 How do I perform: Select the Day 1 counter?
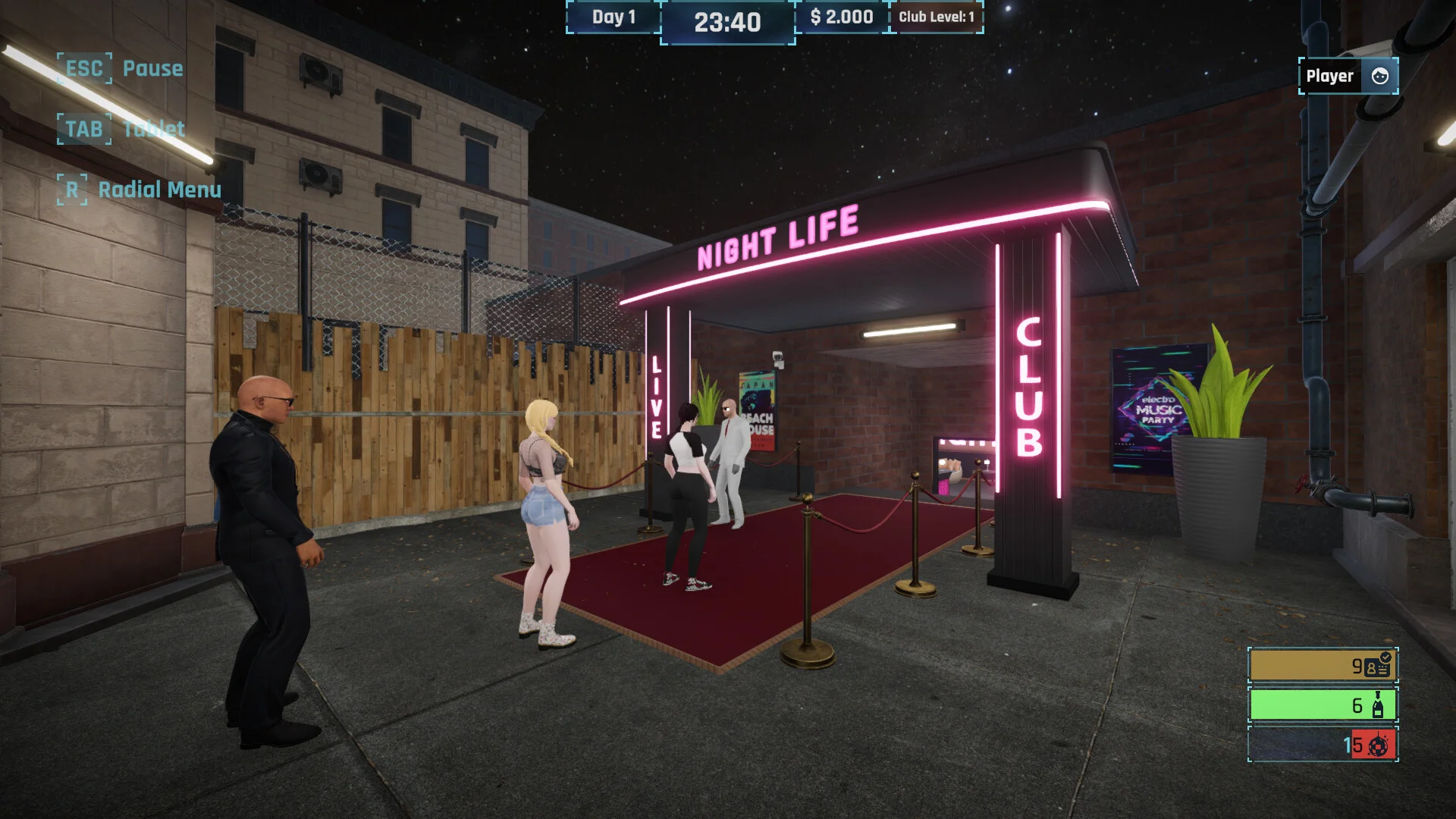(x=613, y=16)
